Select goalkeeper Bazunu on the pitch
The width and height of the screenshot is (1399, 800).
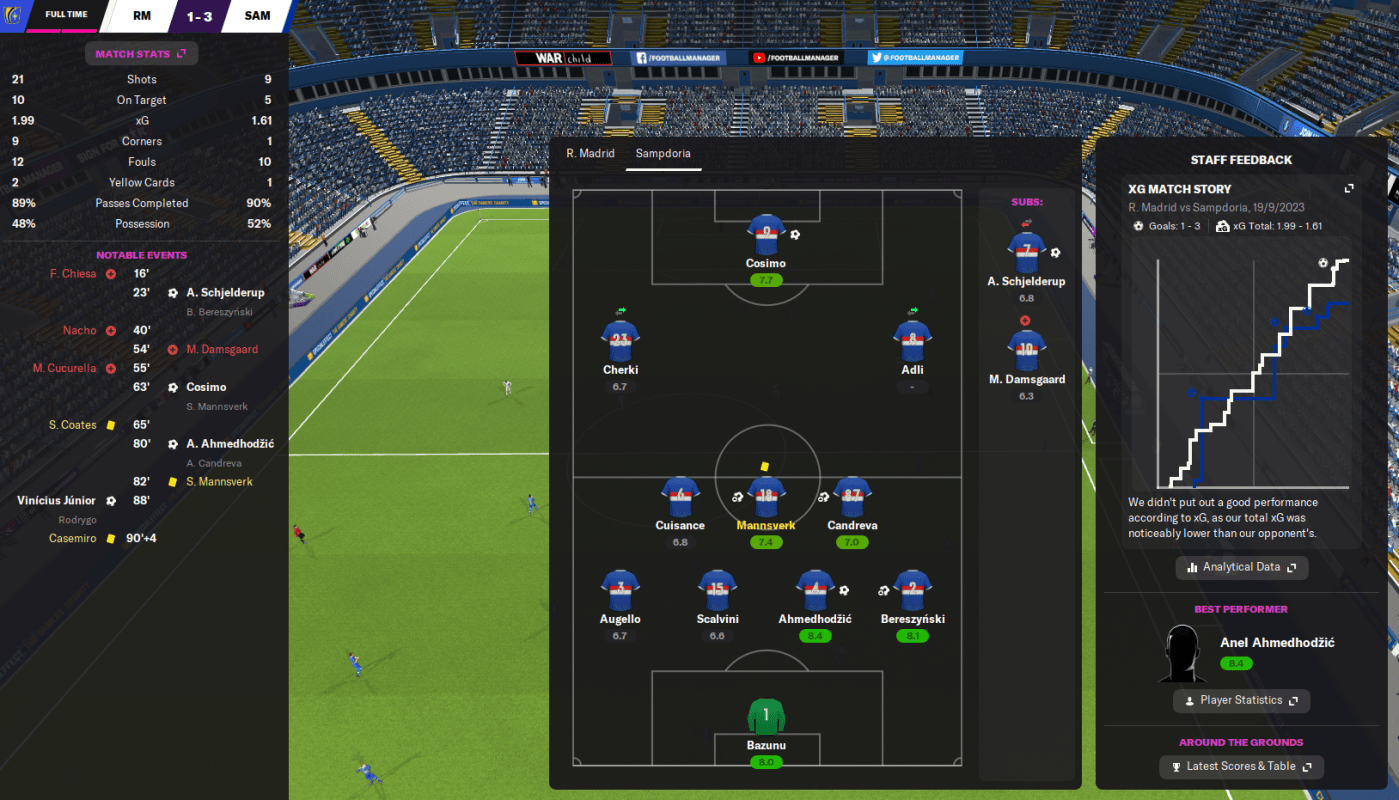(x=766, y=718)
